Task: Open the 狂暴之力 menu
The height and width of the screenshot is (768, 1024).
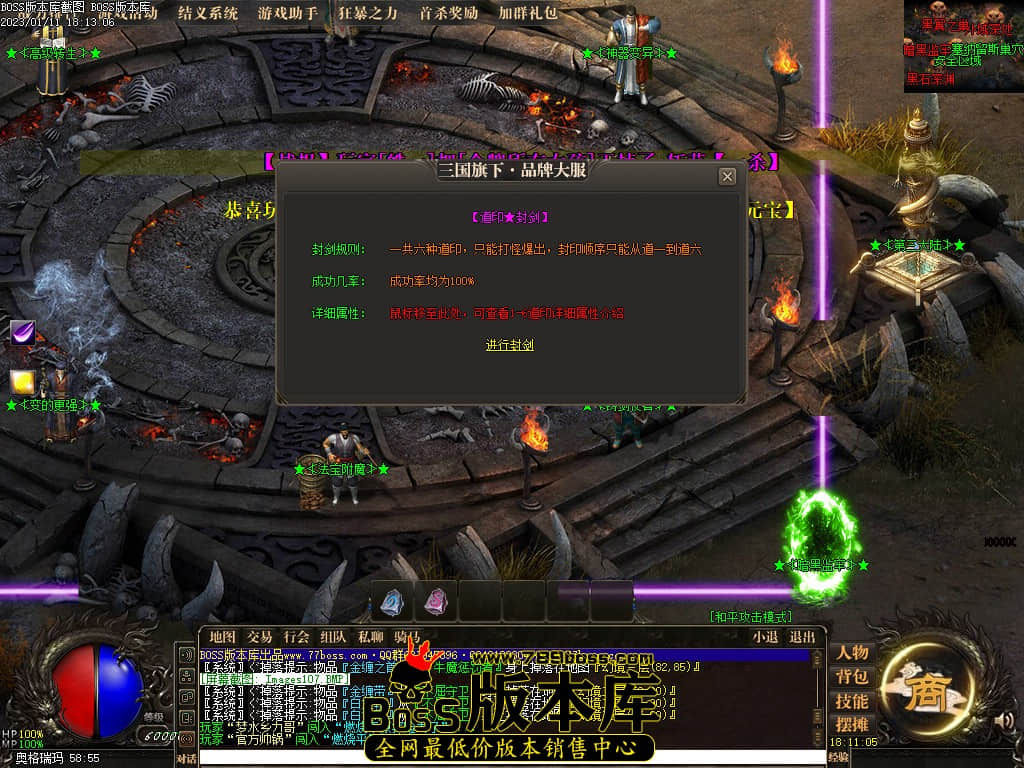Action: pyautogui.click(x=368, y=13)
